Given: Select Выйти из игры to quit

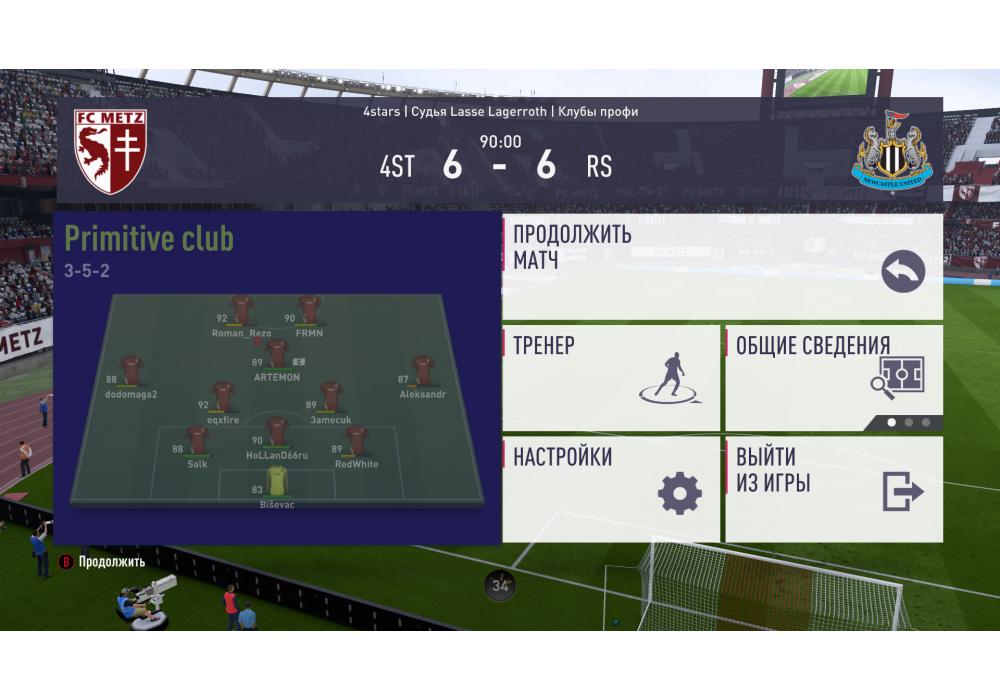Looking at the screenshot, I should point(833,488).
